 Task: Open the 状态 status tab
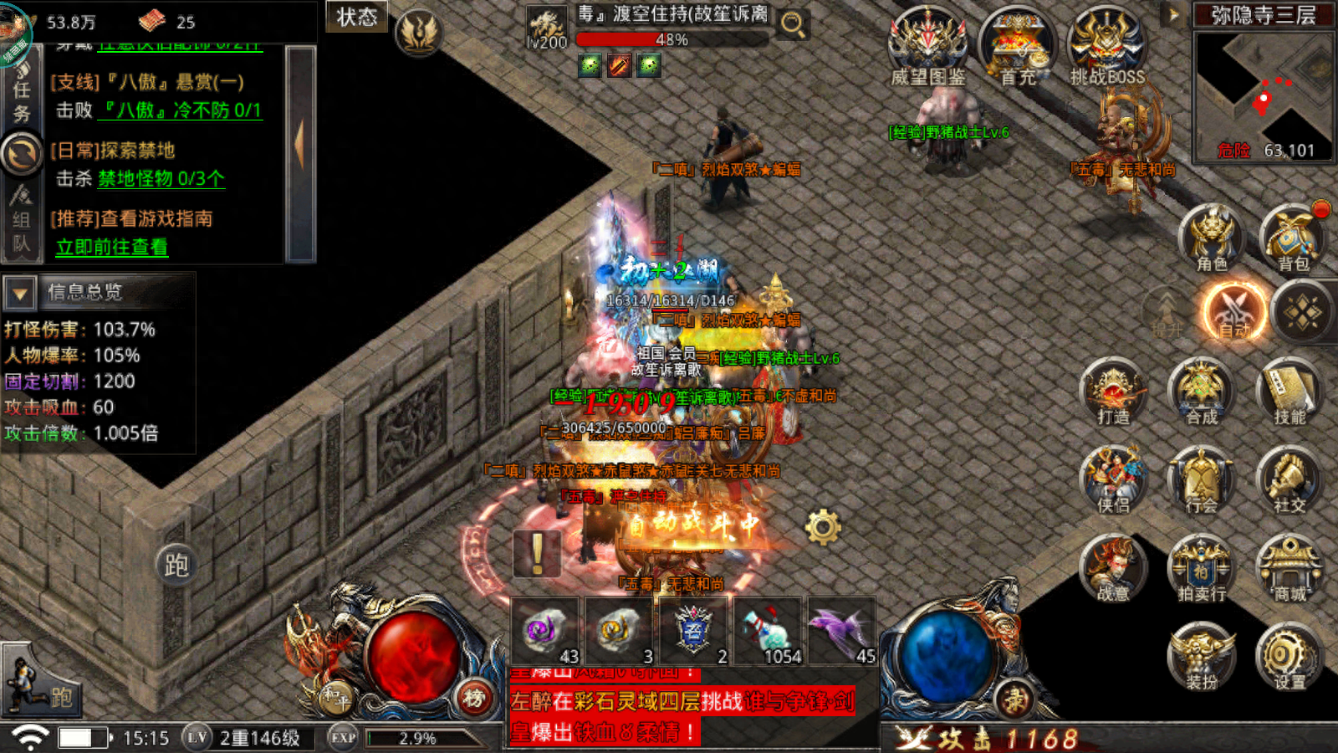(356, 17)
